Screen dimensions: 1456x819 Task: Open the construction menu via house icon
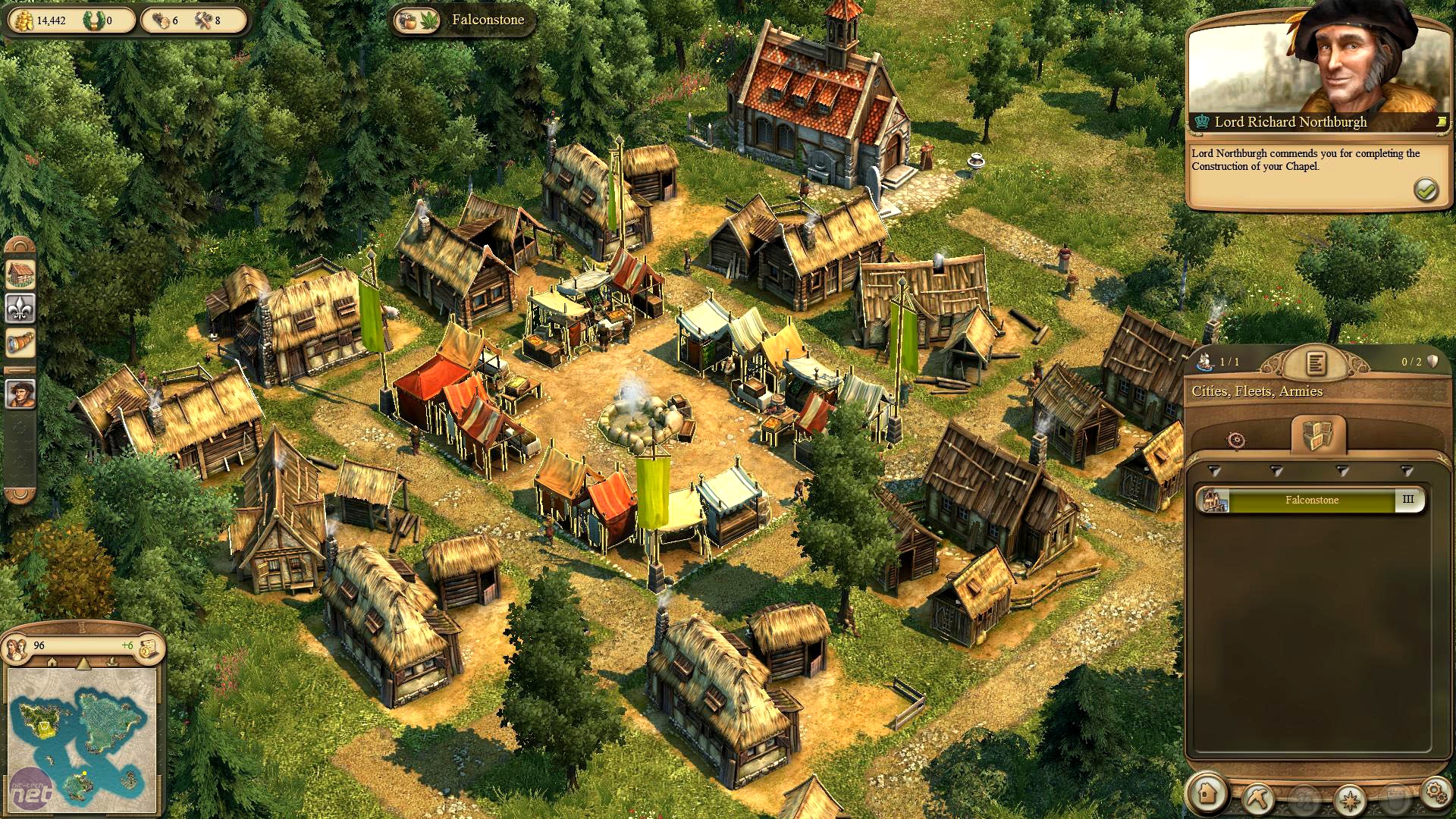click(1207, 795)
